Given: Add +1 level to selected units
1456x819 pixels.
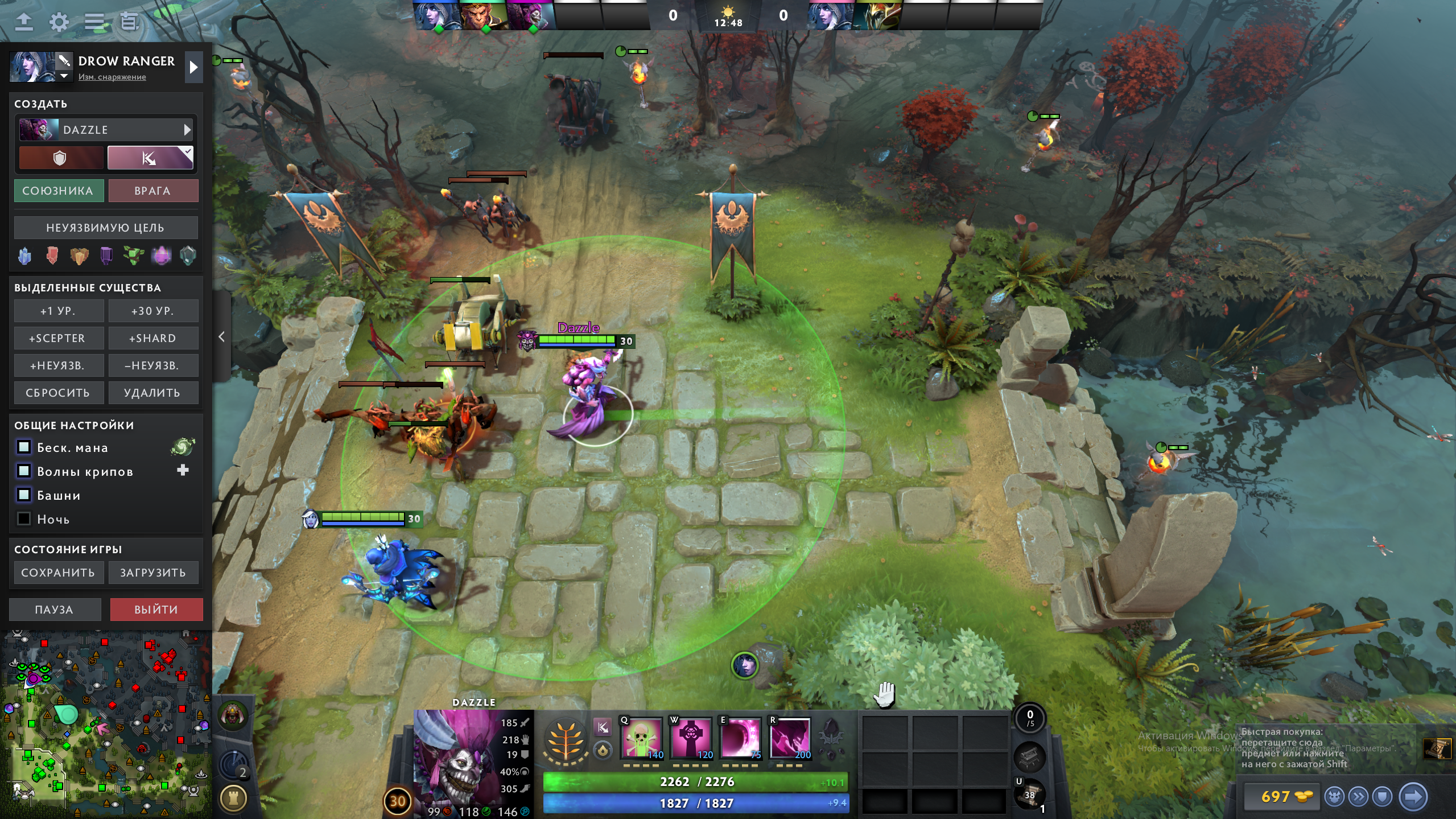Looking at the screenshot, I should point(59,311).
